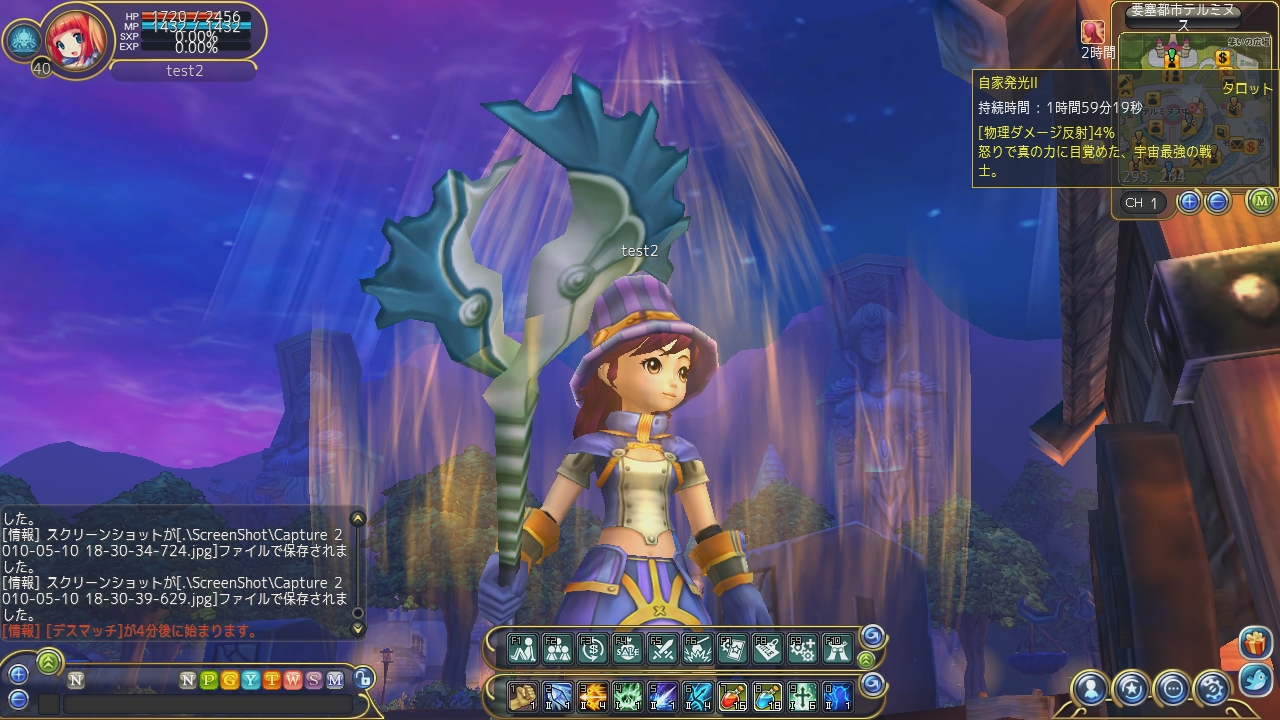
Task: Activate the F1 sit-down action icon
Action: [523, 649]
